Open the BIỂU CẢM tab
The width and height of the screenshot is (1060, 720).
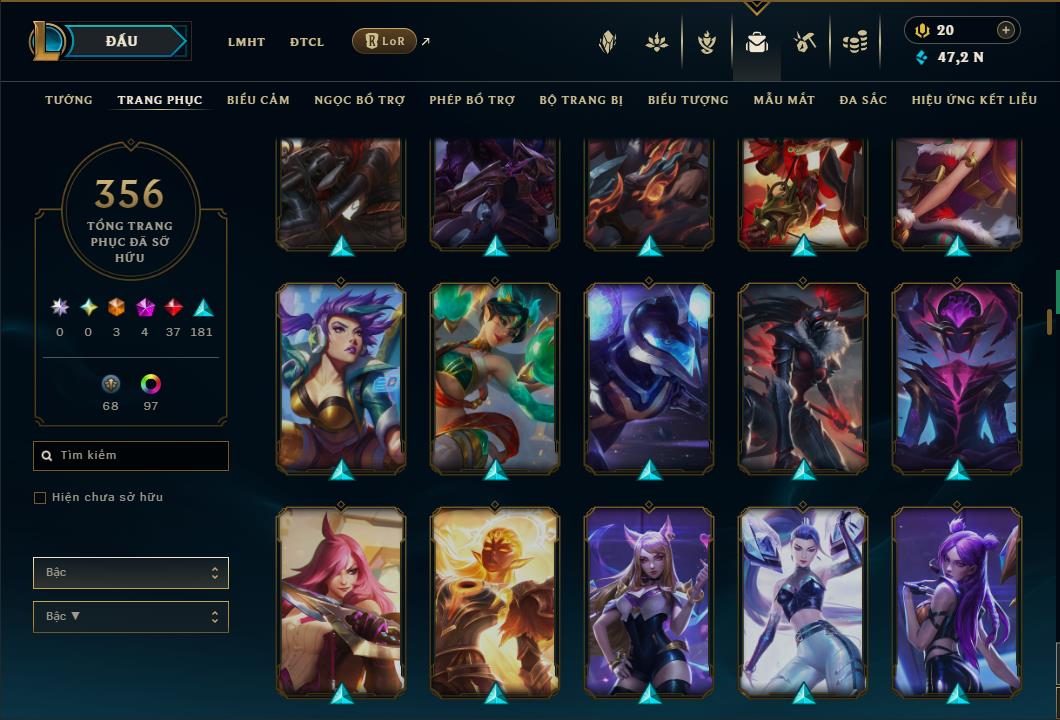coord(258,100)
